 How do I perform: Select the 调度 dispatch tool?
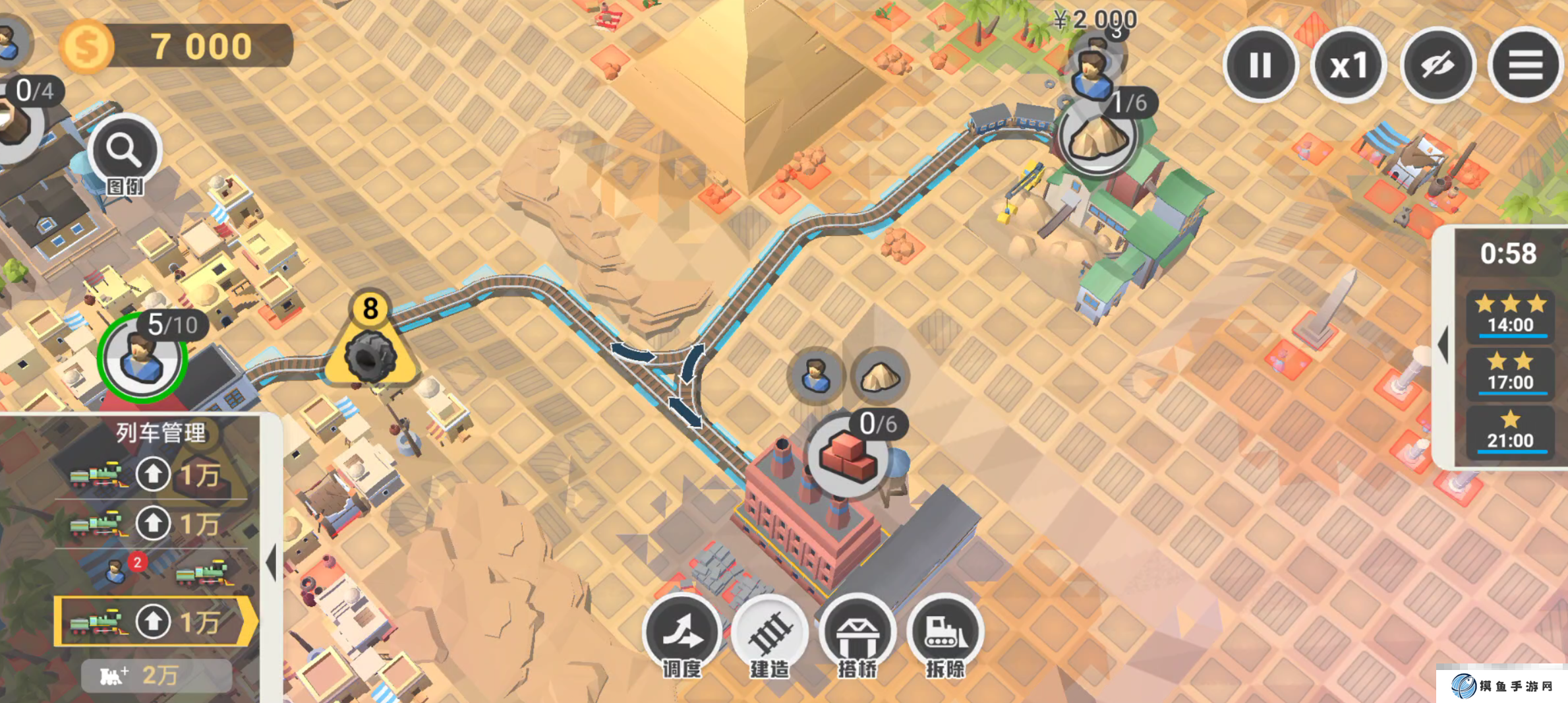coord(682,632)
